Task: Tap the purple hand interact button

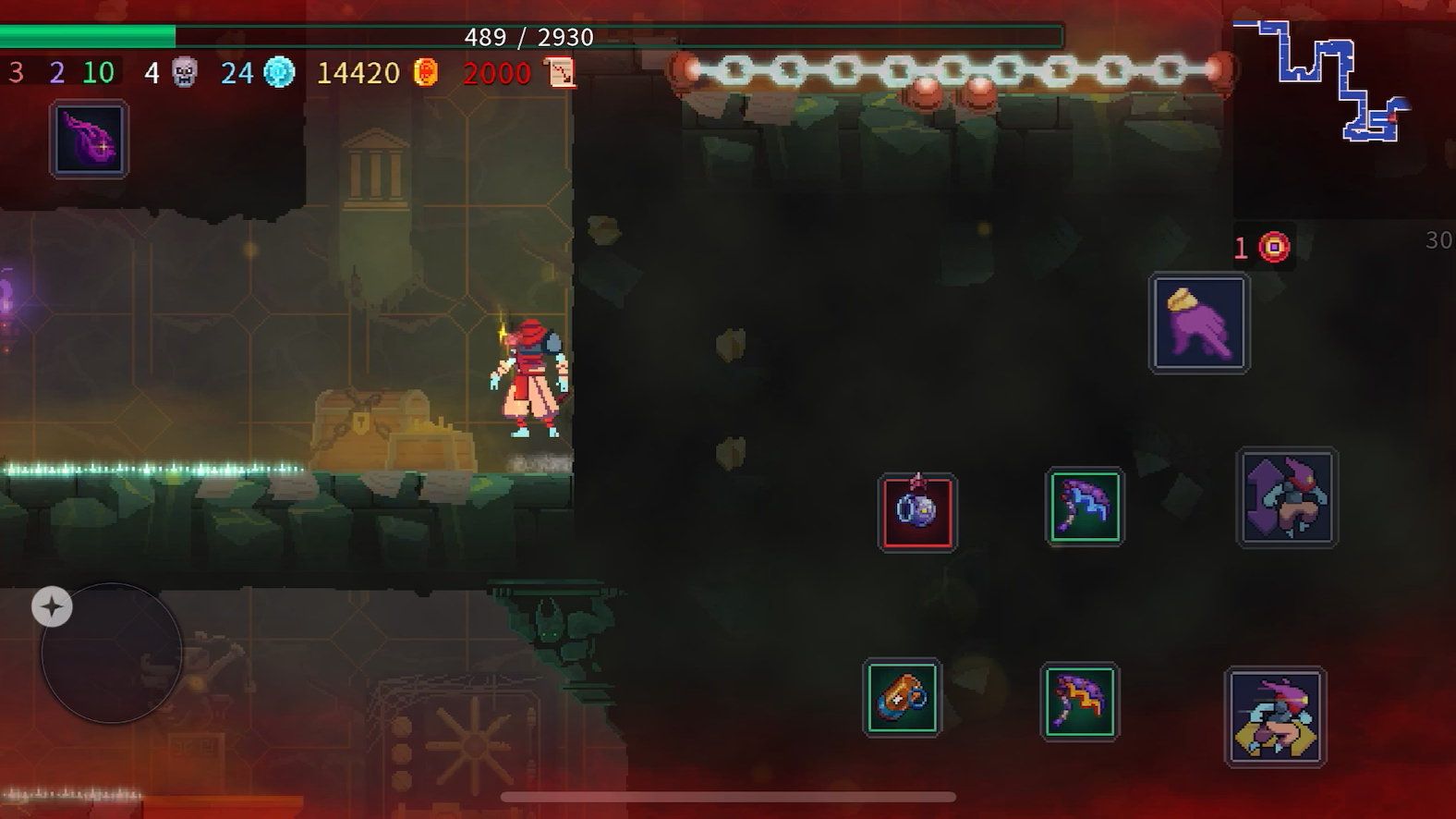Action: tap(1198, 324)
